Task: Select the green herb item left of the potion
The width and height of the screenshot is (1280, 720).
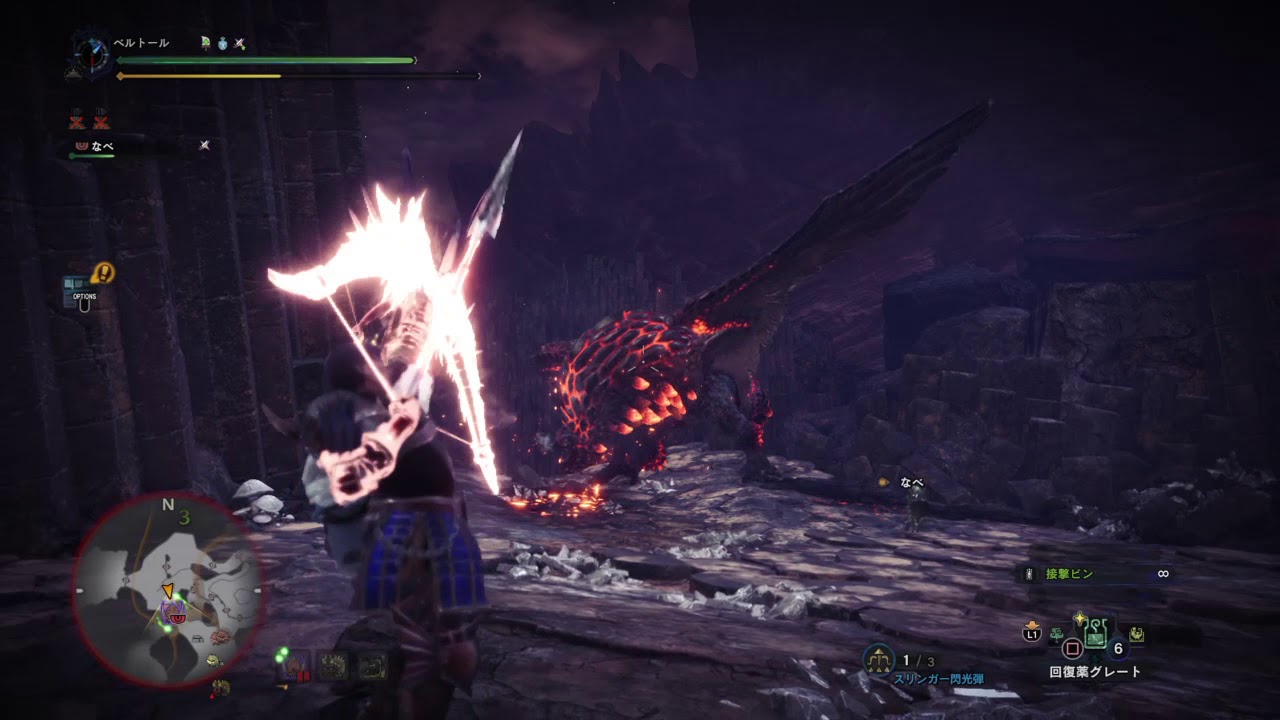Action: (1057, 634)
